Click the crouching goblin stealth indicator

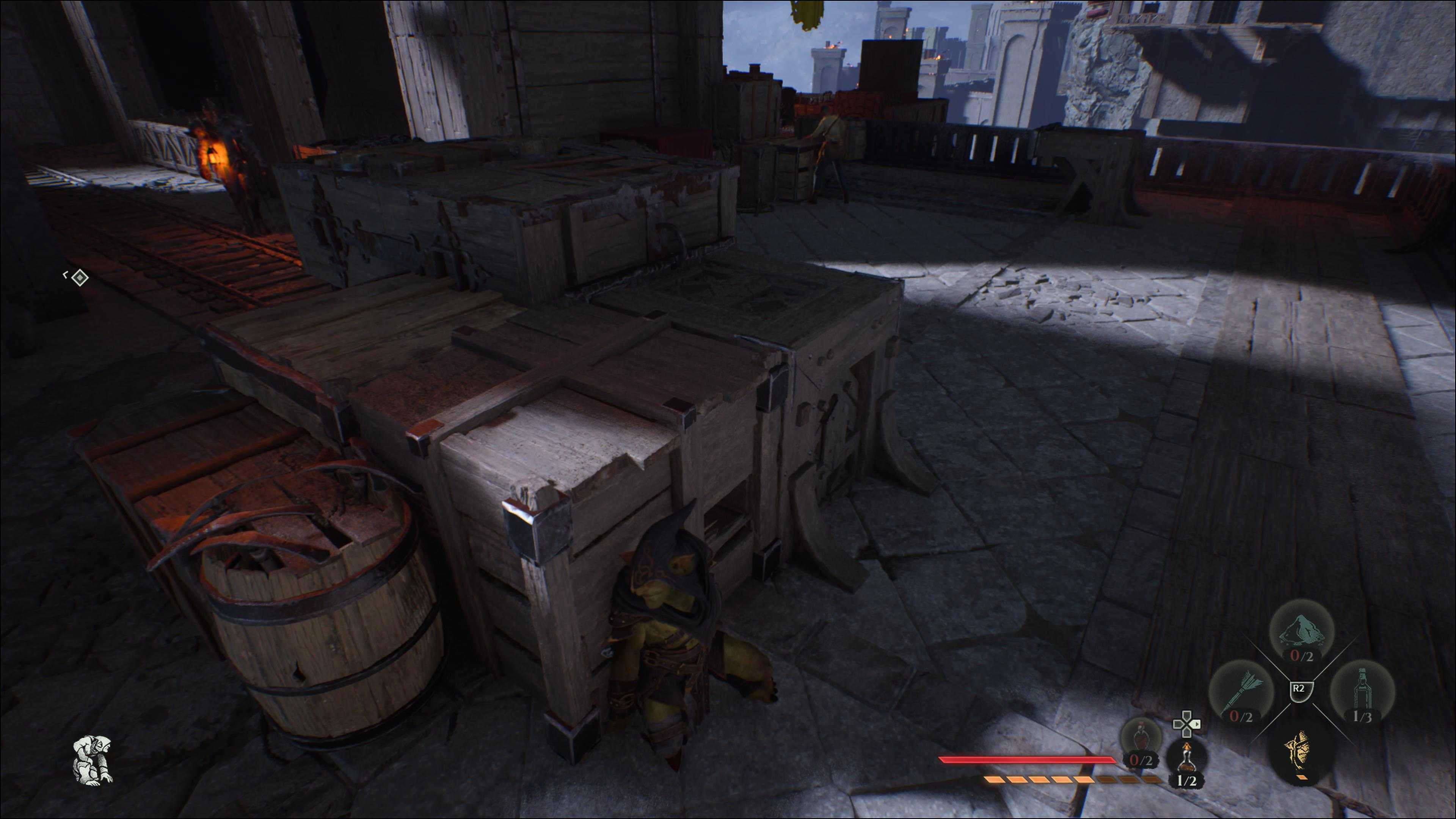point(93,758)
